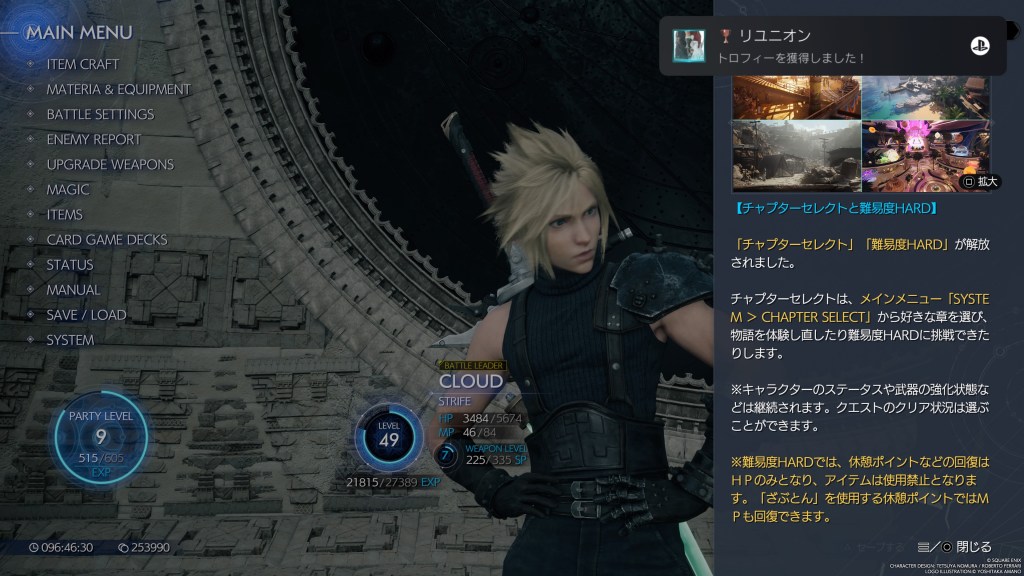1024x576 pixels.
Task: Open the Manual
Action: click(73, 289)
